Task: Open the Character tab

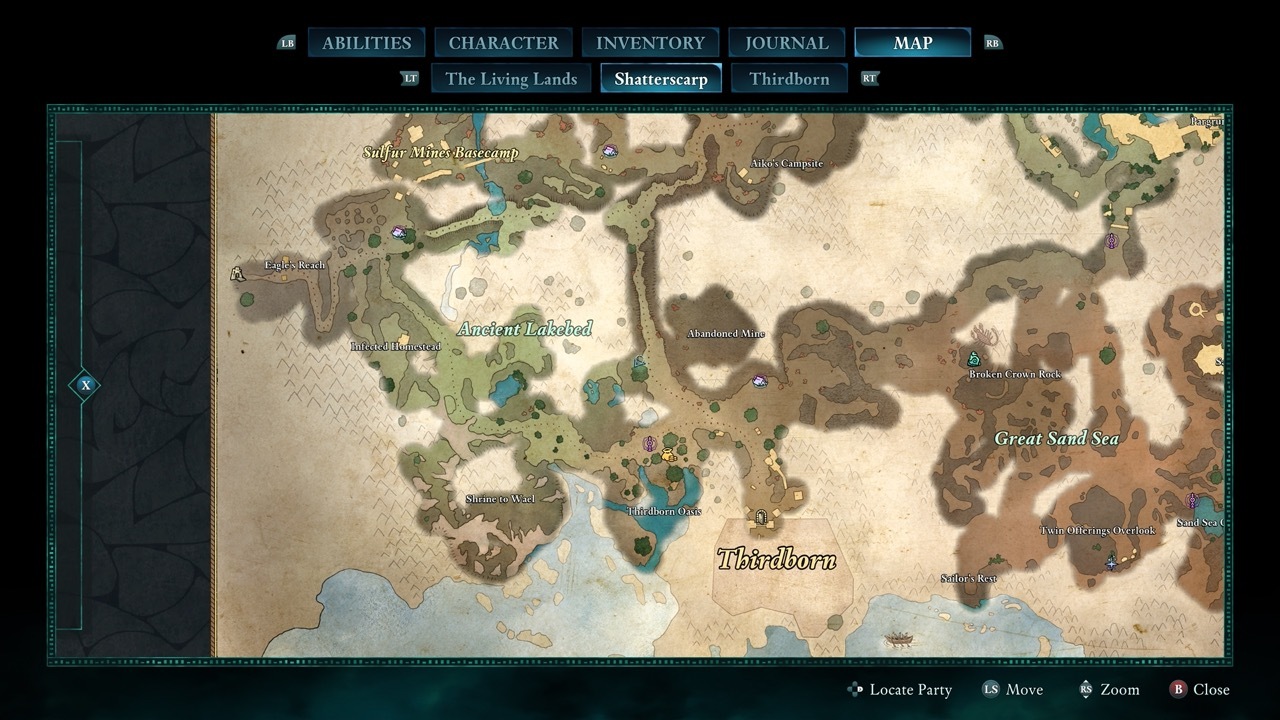Action: (503, 43)
